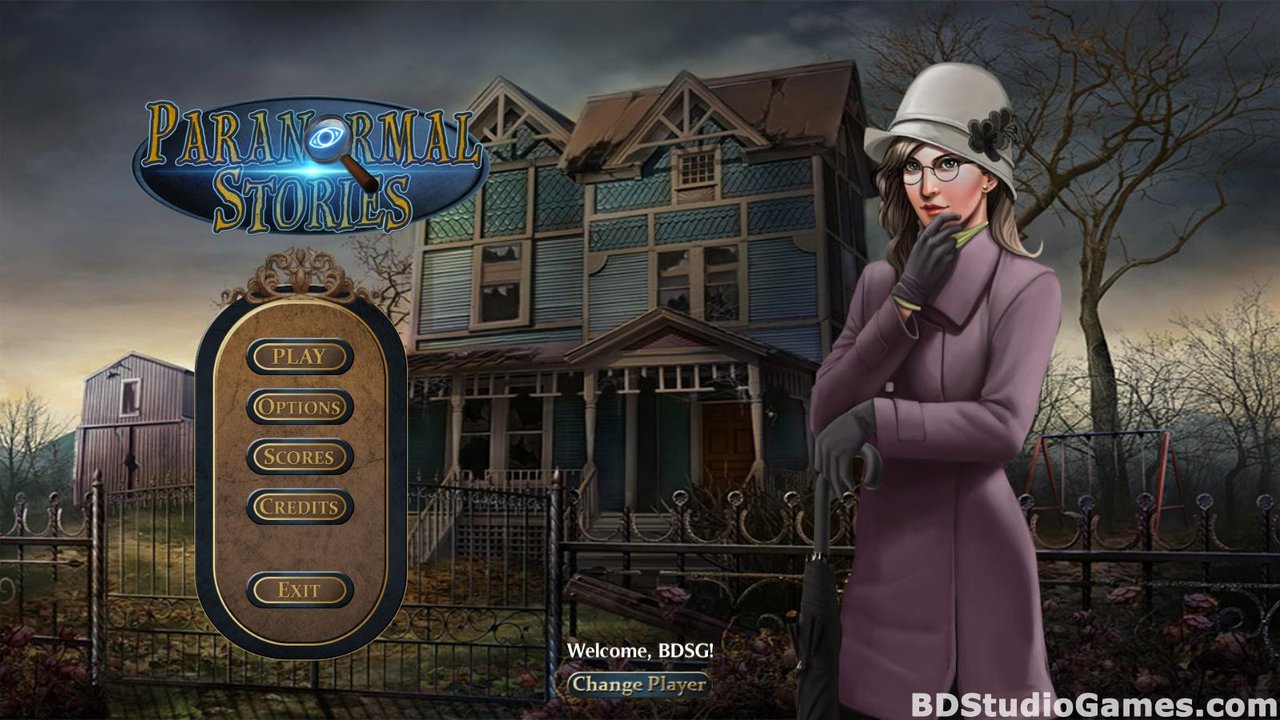Click the PLAY button
Screen dimensions: 1280x720
tap(299, 356)
